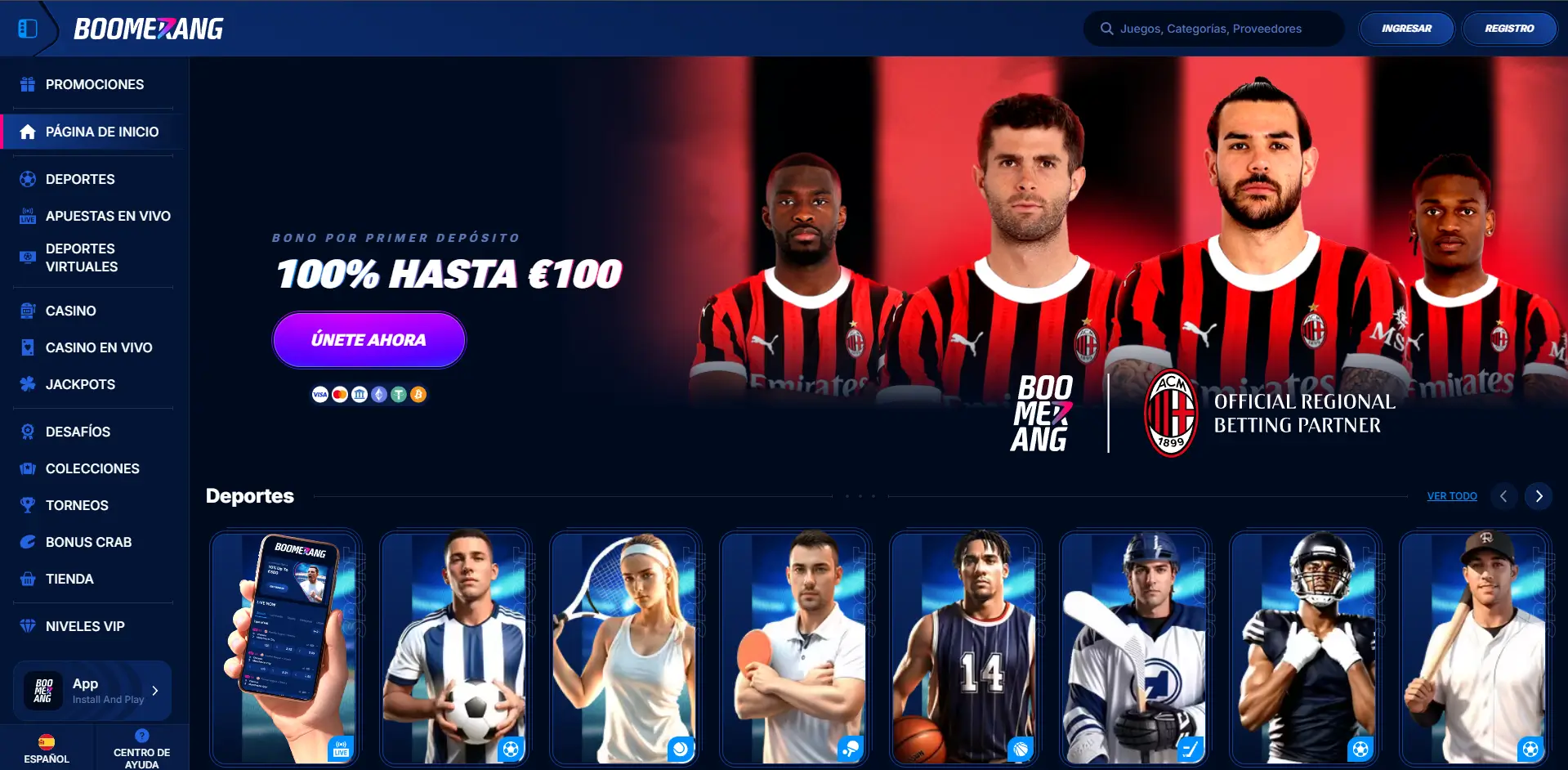
Task: Open Niveles VIP via its diamond icon
Action: coord(27,626)
